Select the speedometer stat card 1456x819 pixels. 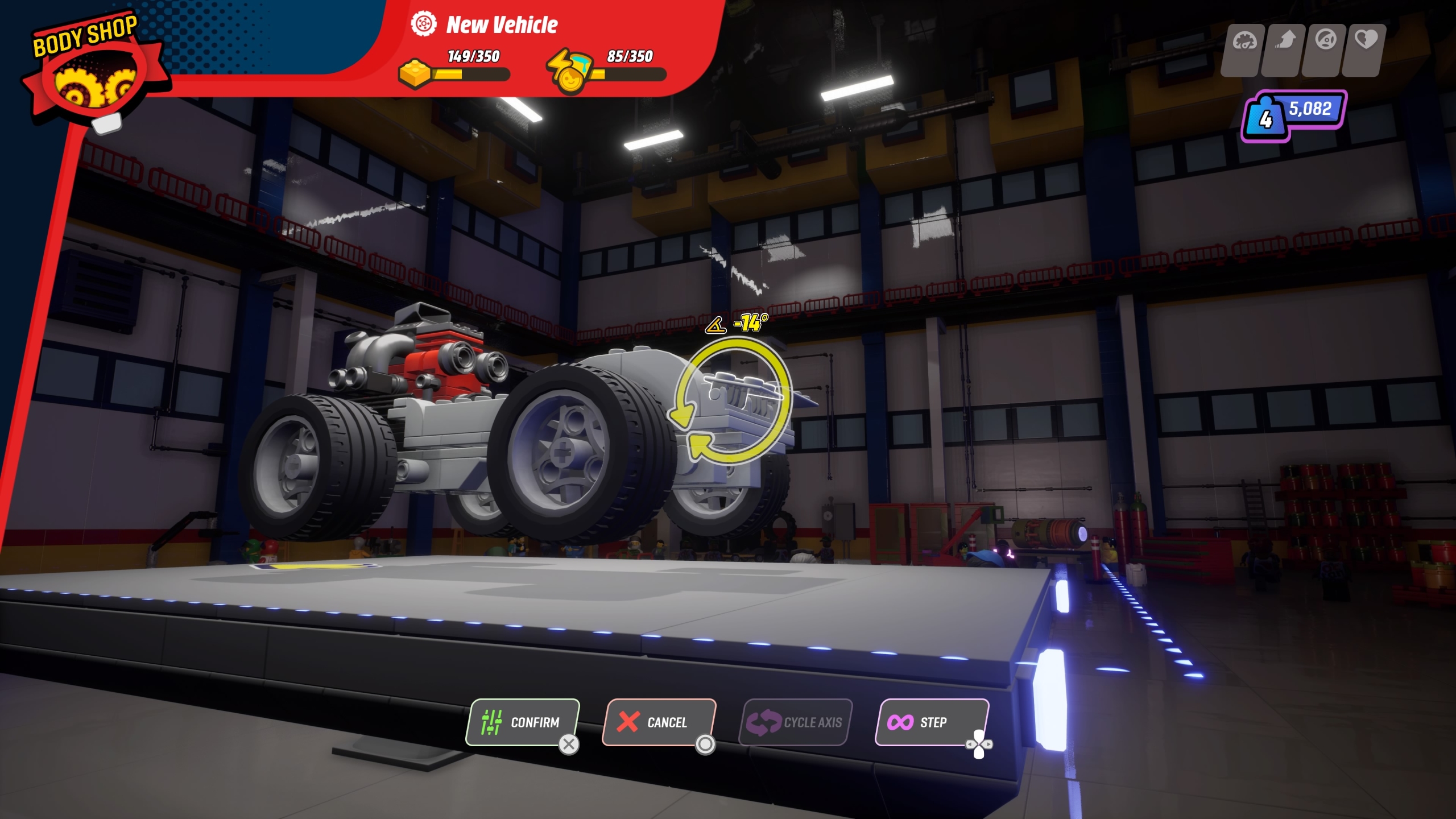pos(1243,49)
